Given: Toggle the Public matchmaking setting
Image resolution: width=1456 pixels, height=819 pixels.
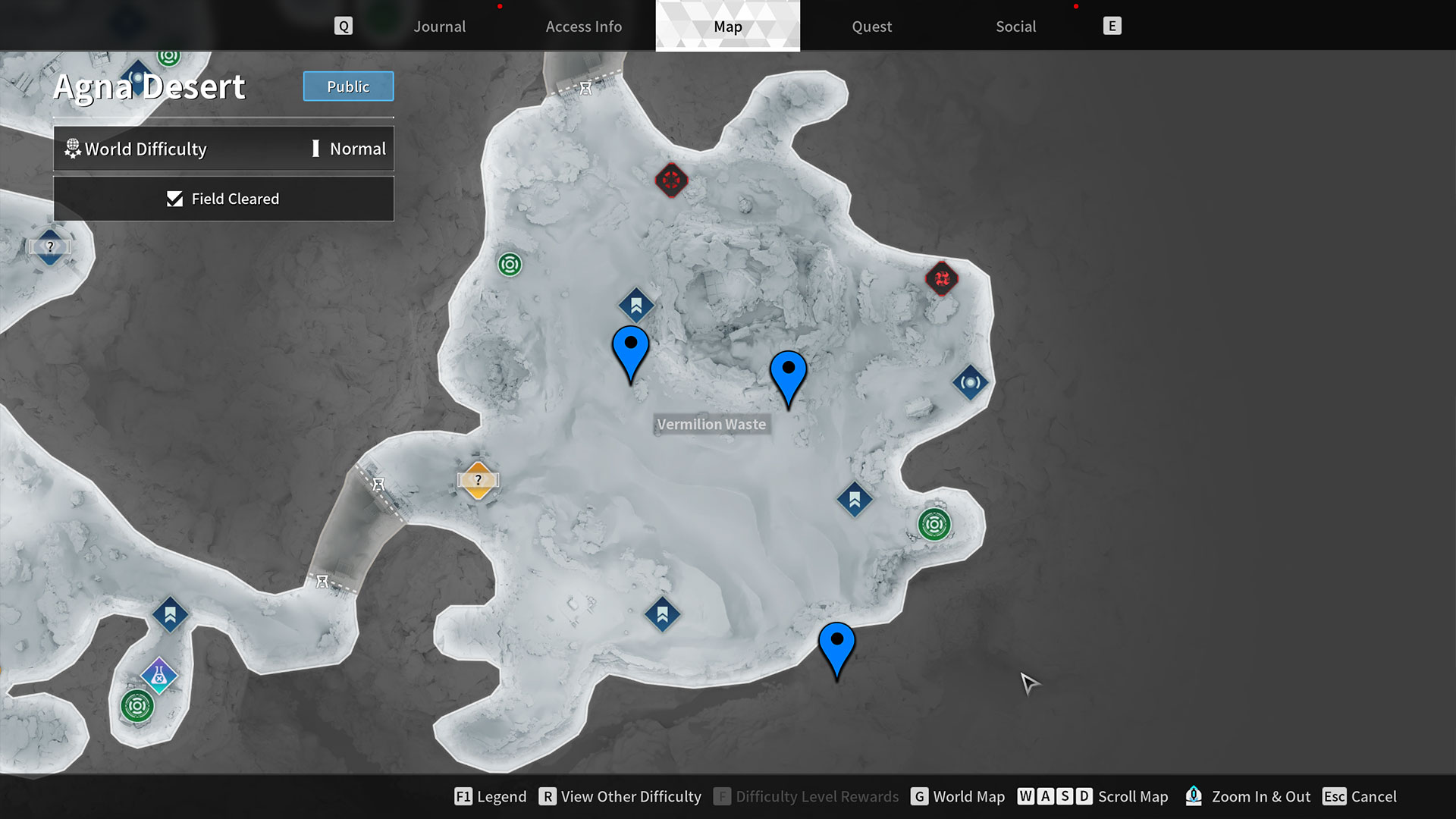Looking at the screenshot, I should [x=348, y=86].
